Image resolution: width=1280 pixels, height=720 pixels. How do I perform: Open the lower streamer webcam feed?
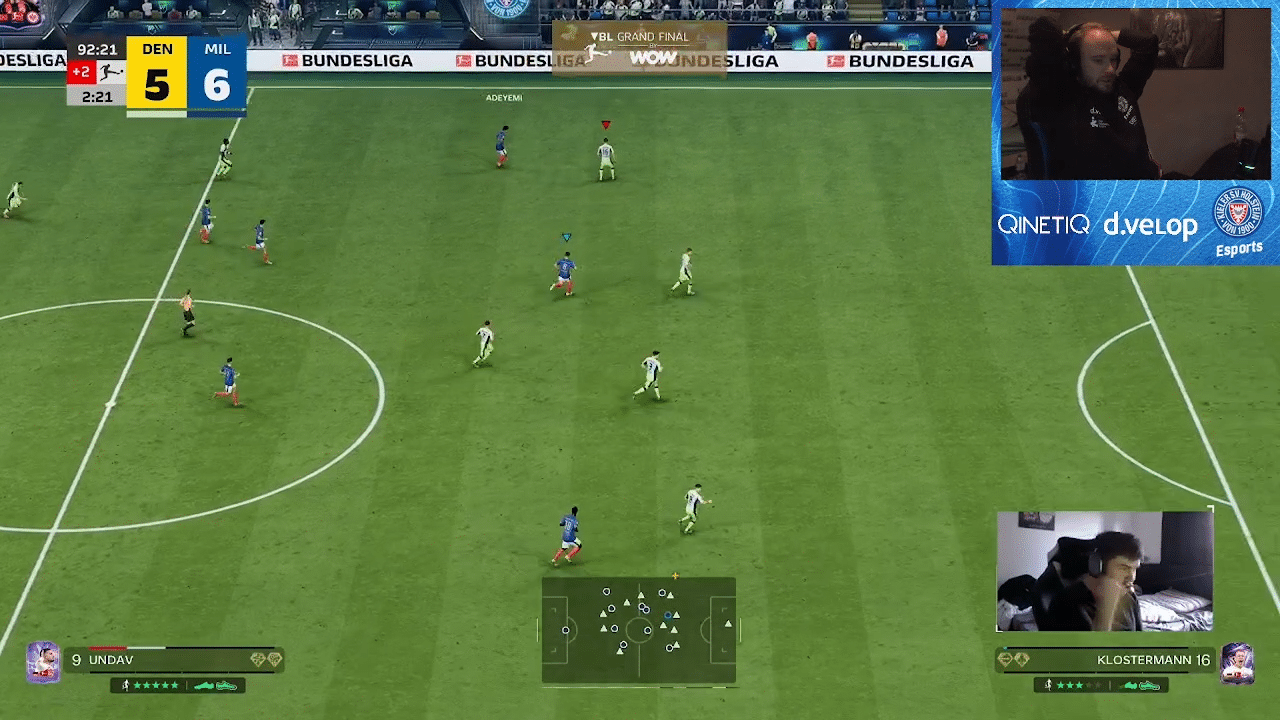pos(1104,571)
